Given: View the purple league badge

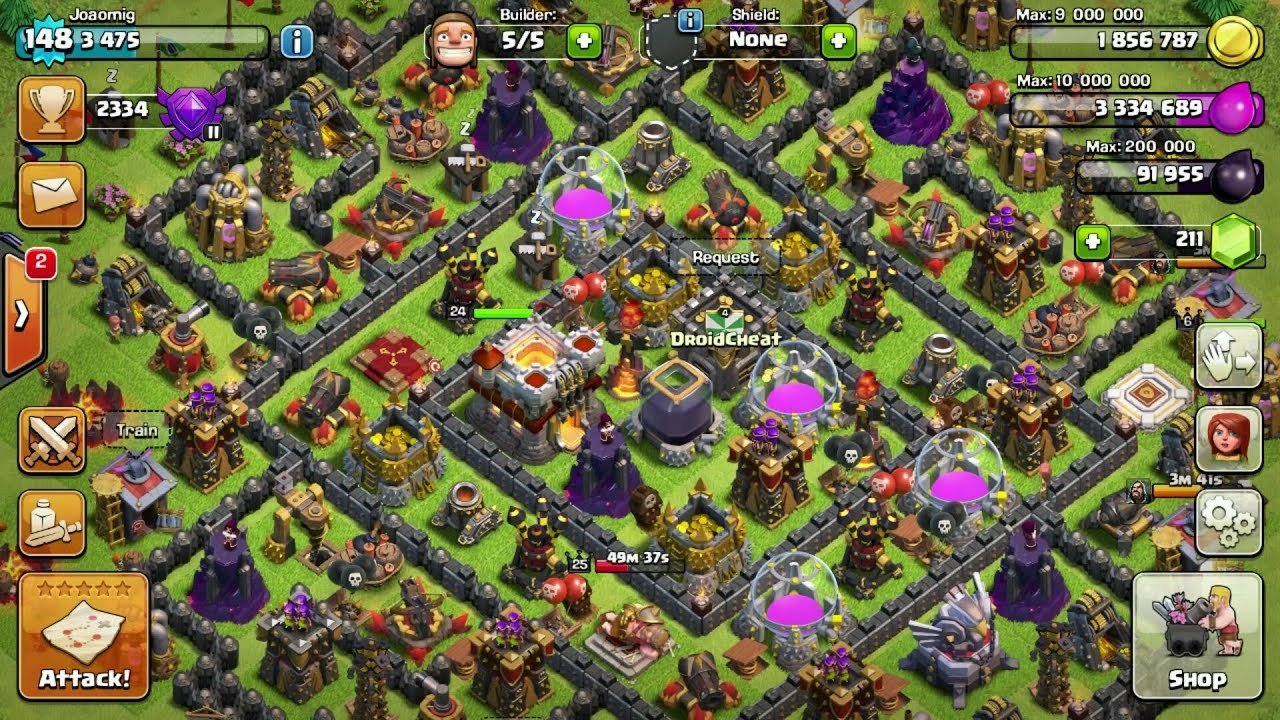Looking at the screenshot, I should coord(191,111).
